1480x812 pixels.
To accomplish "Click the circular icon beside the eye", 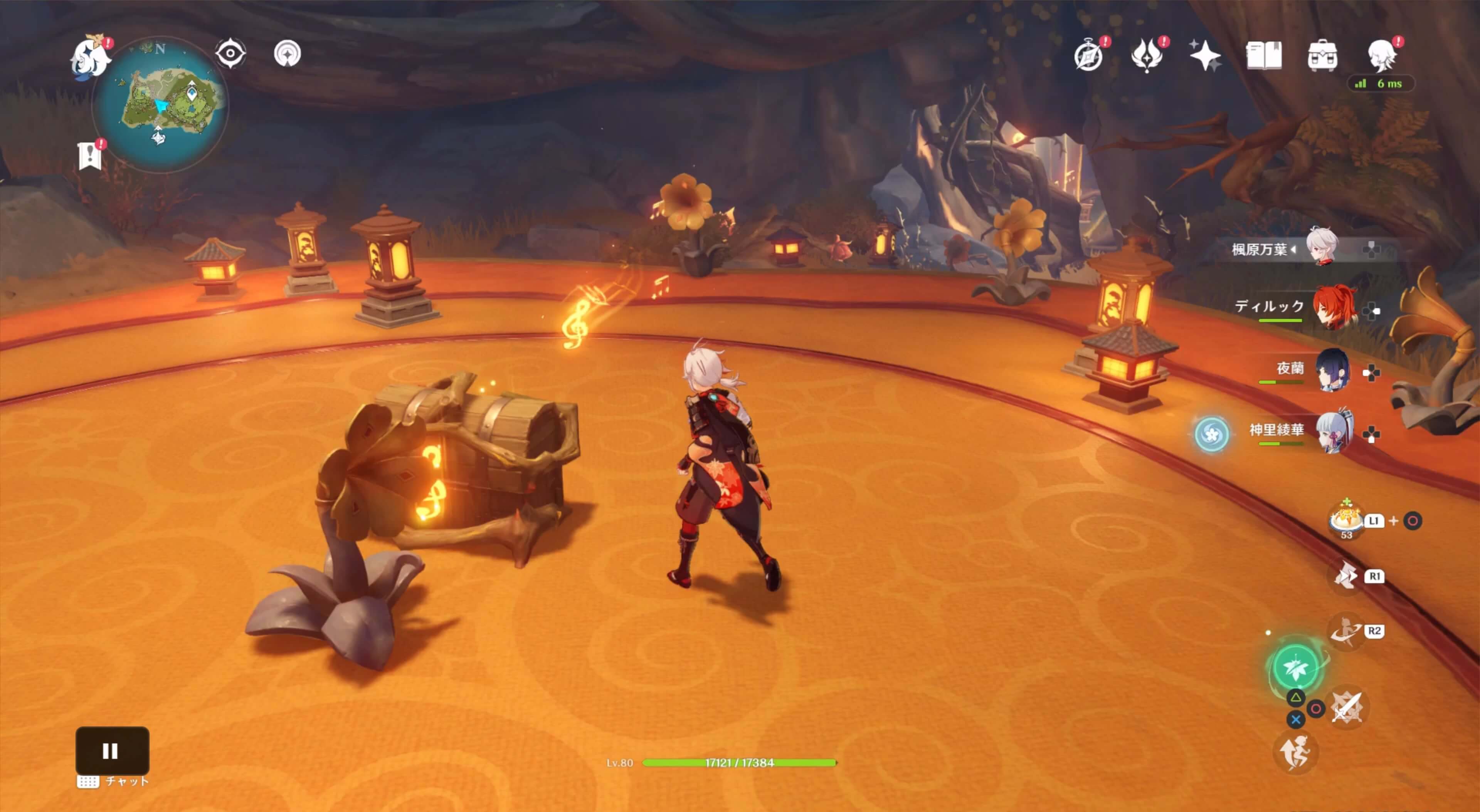I will coord(287,54).
